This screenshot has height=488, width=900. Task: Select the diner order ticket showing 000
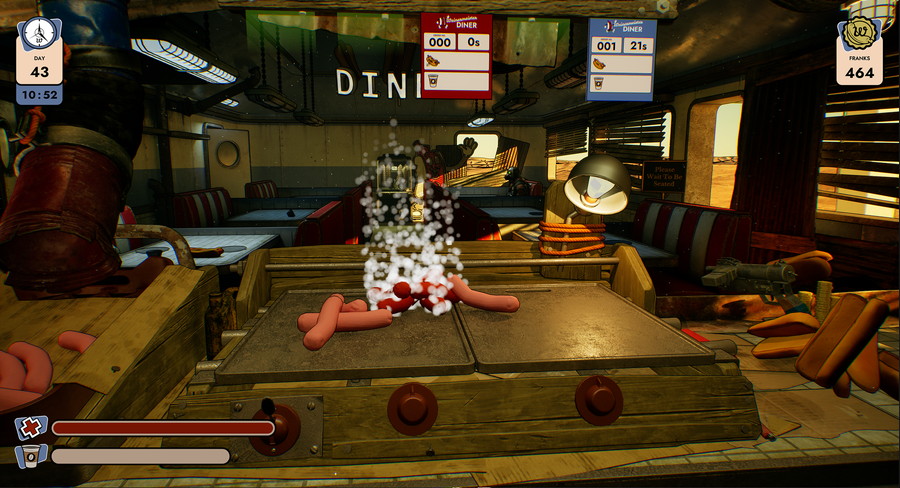pos(456,56)
